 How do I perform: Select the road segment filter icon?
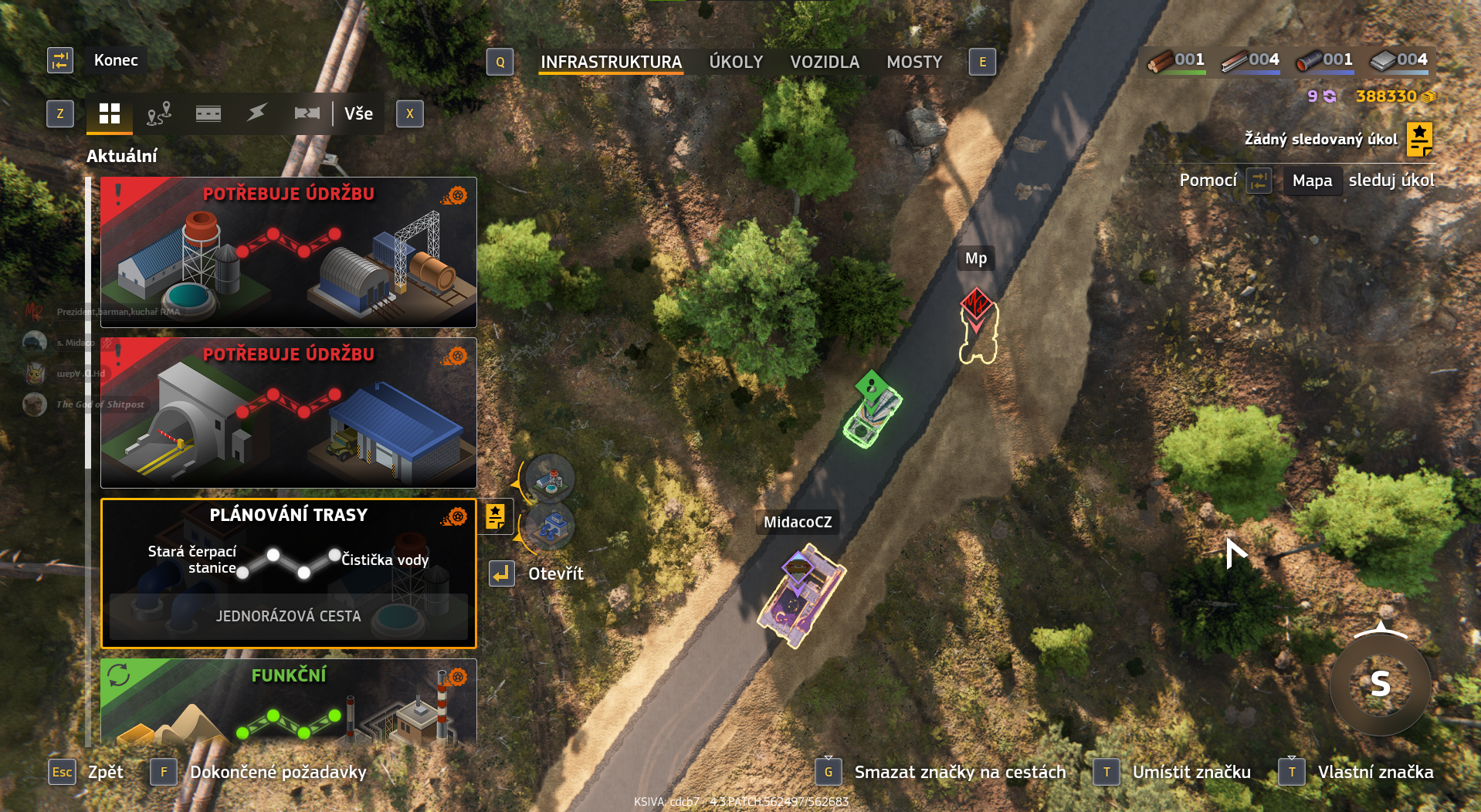click(208, 113)
